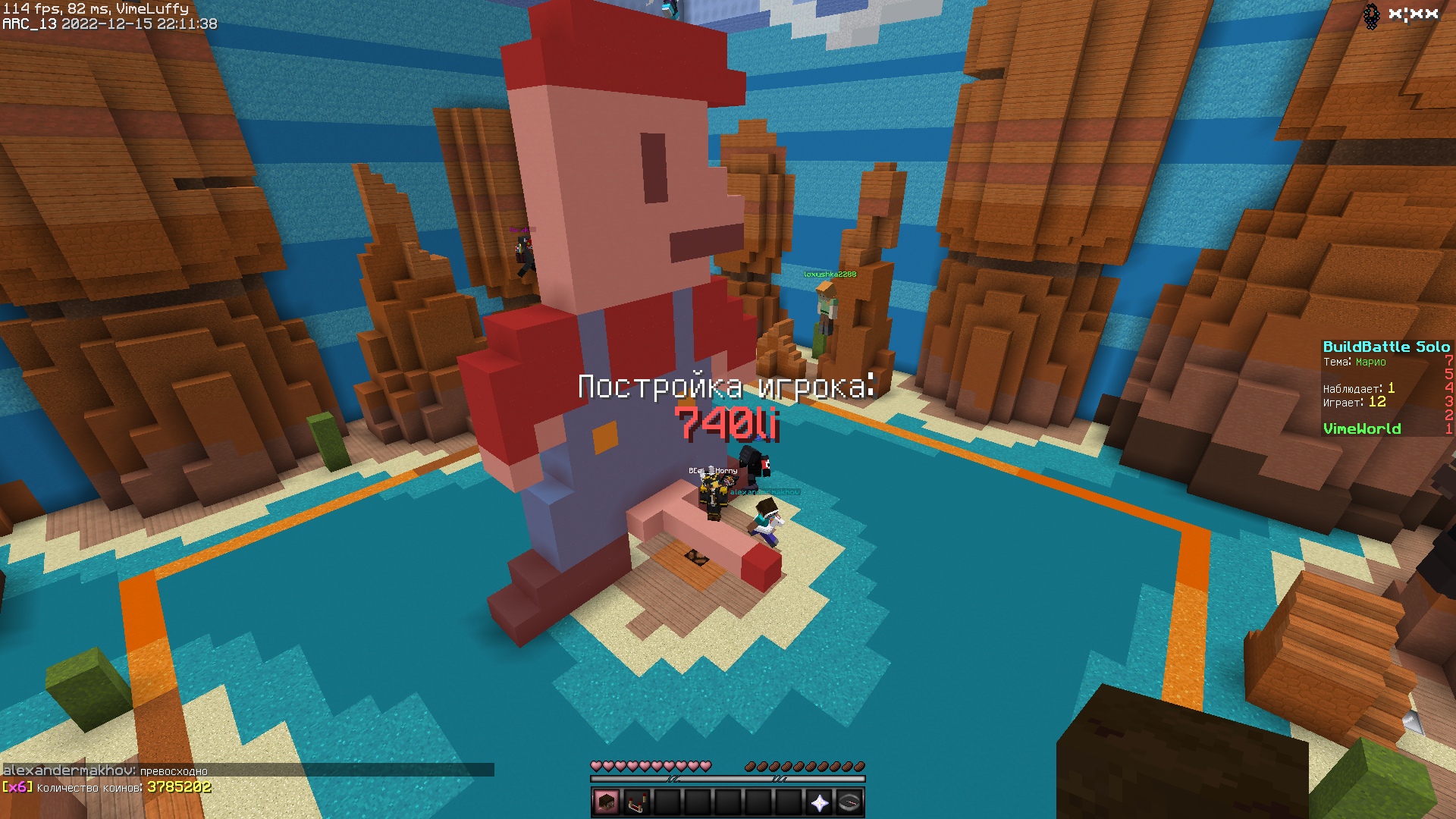Click the [x6] coin multiplier badge
The height and width of the screenshot is (819, 1456).
pyautogui.click(x=15, y=787)
